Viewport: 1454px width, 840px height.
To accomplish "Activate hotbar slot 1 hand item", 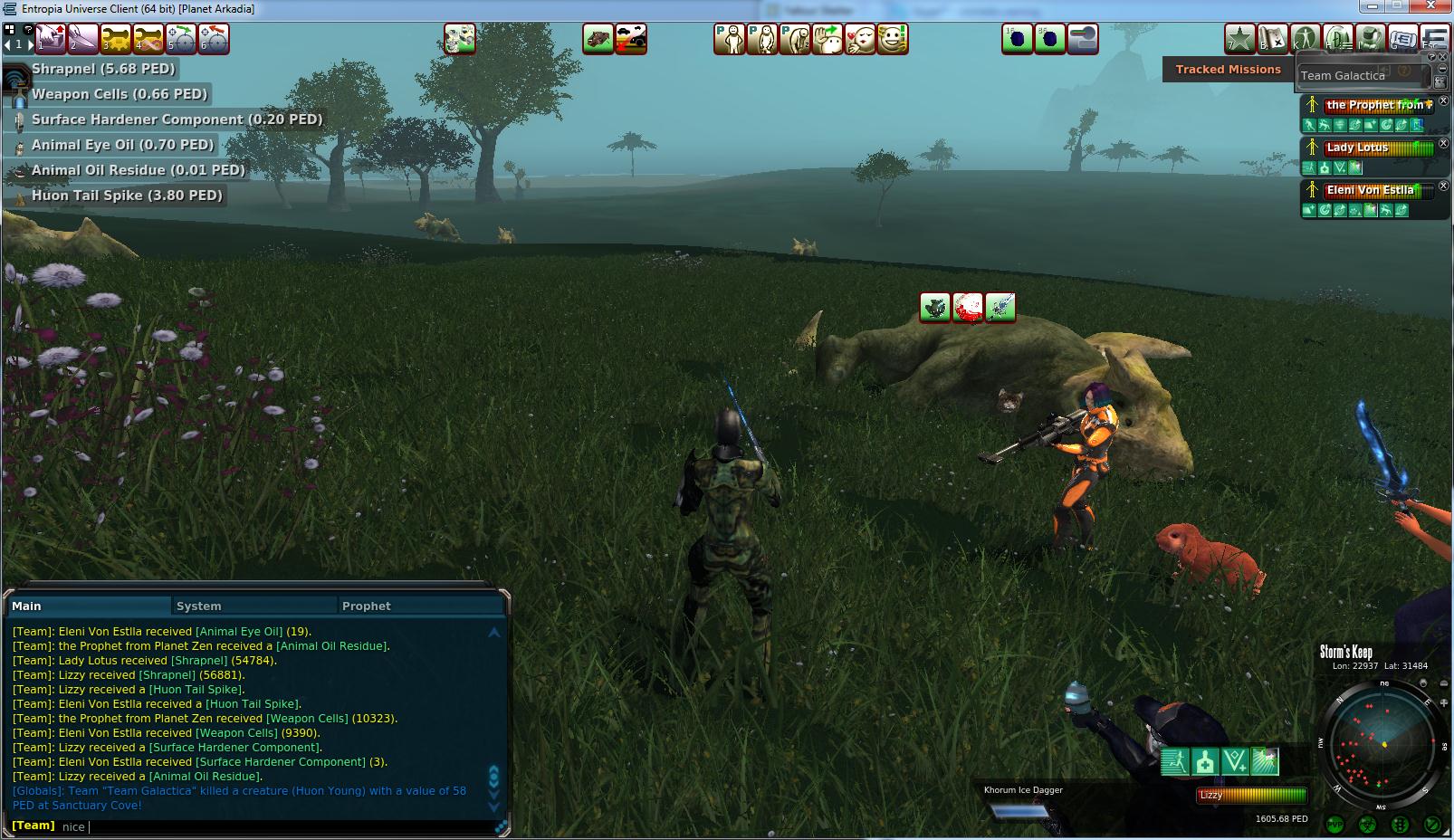I will (x=51, y=39).
